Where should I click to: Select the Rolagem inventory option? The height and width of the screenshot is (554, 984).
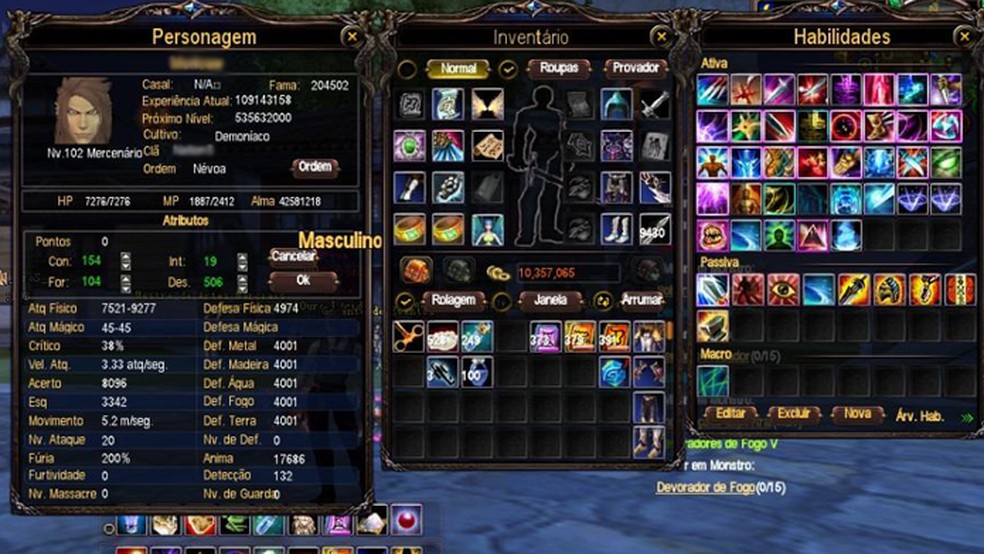point(453,300)
